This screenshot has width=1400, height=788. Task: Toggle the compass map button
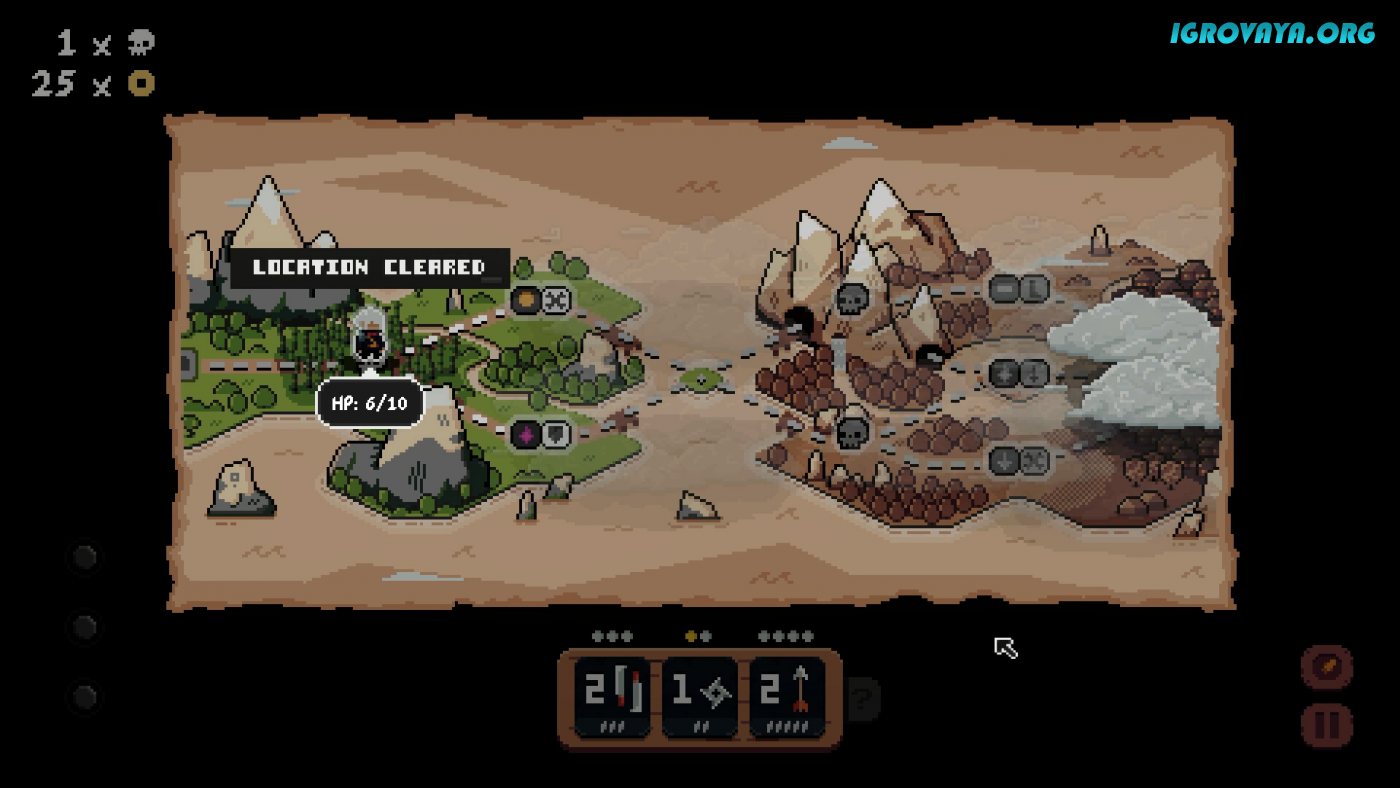pos(1326,666)
